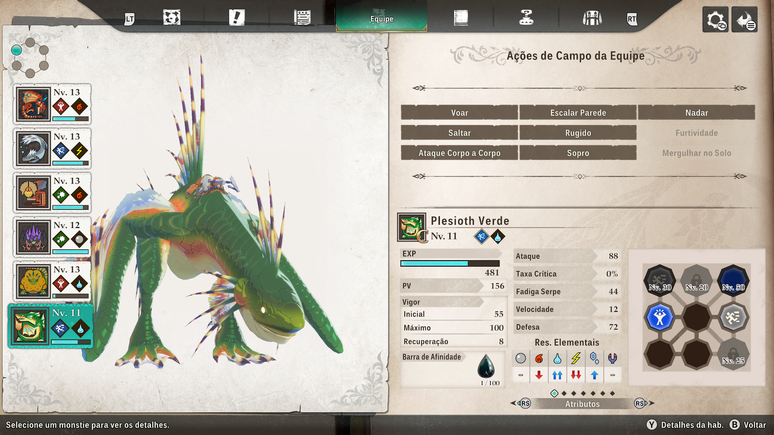The width and height of the screenshot is (774, 435).
Task: Select the Escalar Parede field action
Action: (x=578, y=113)
